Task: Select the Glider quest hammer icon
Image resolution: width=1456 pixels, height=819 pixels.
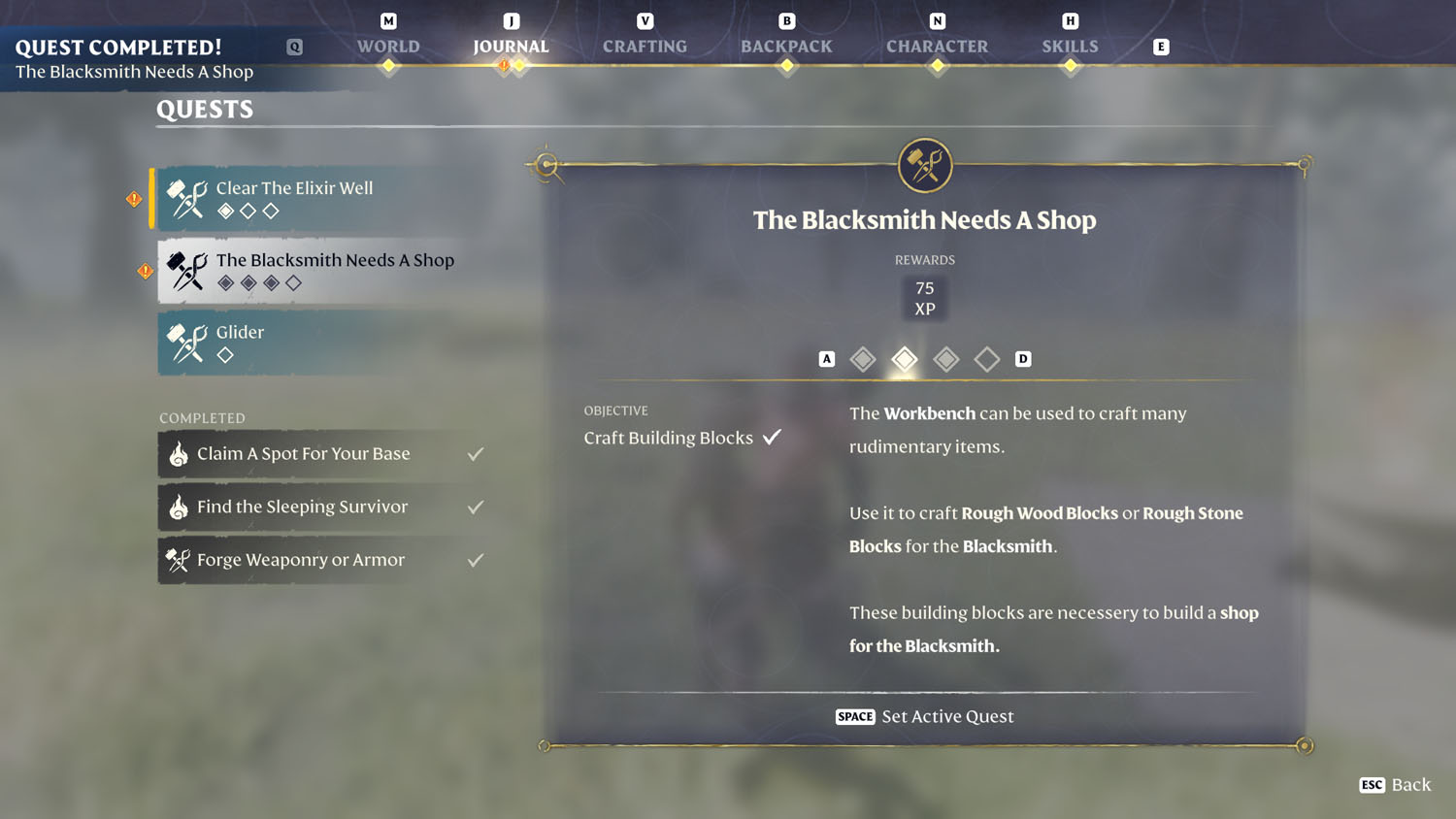Action: pos(185,342)
